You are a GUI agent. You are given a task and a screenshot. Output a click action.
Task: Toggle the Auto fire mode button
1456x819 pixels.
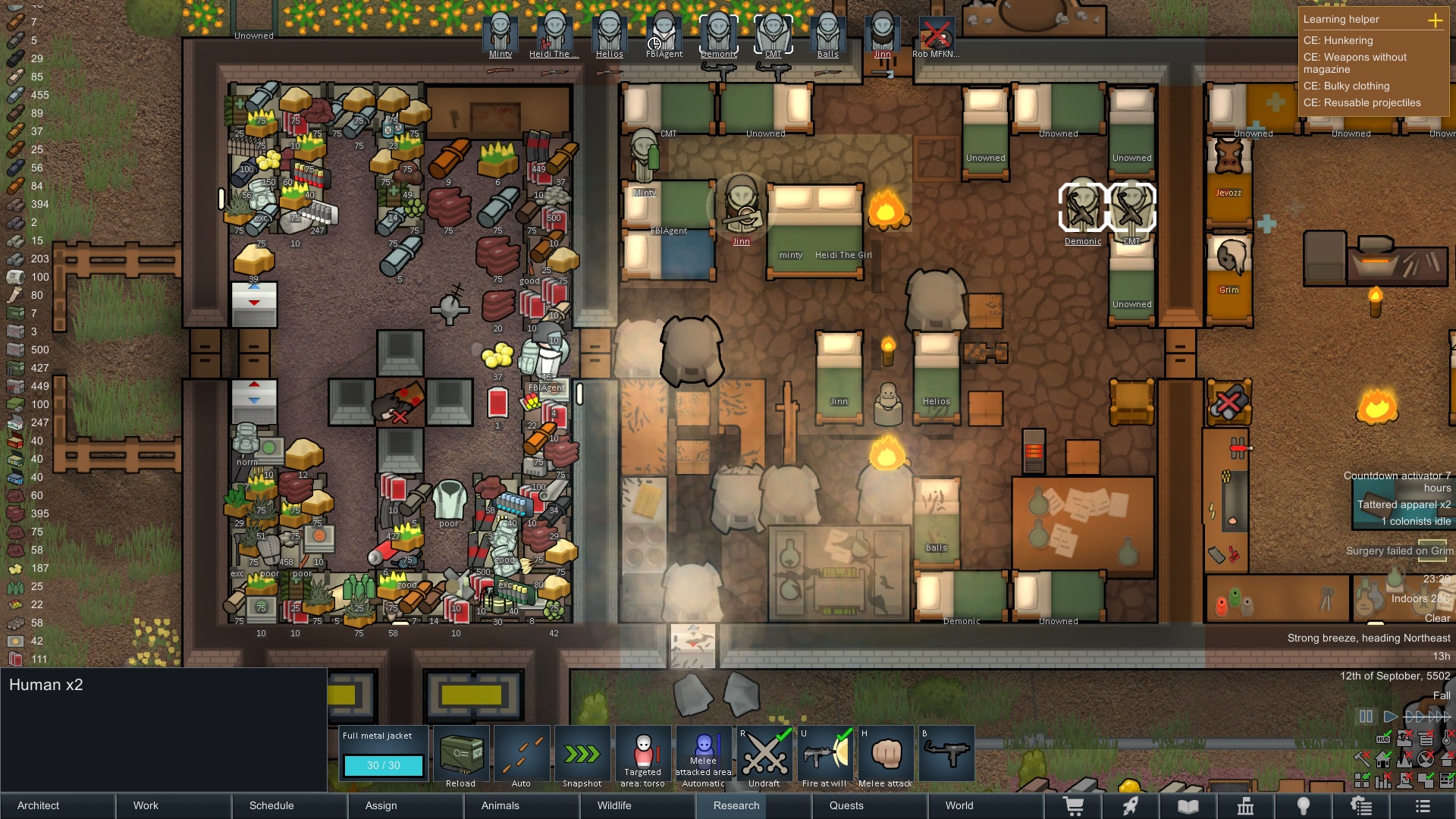[522, 755]
